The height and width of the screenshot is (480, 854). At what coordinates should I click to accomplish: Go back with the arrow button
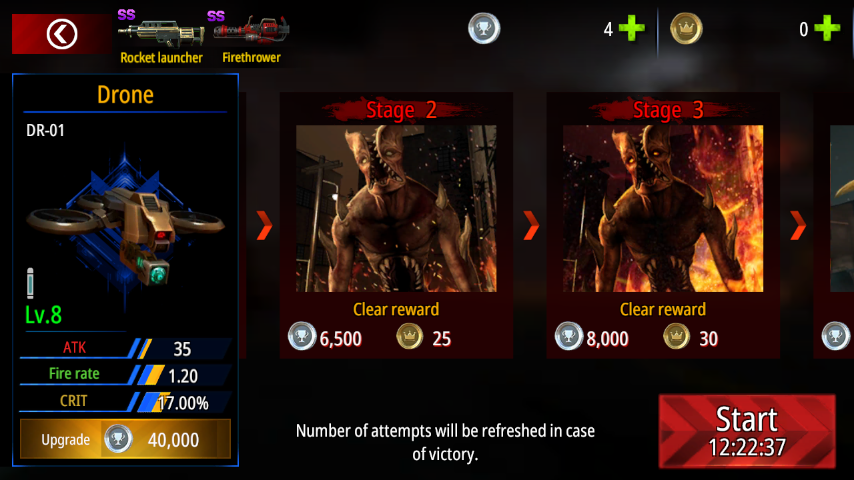click(61, 34)
